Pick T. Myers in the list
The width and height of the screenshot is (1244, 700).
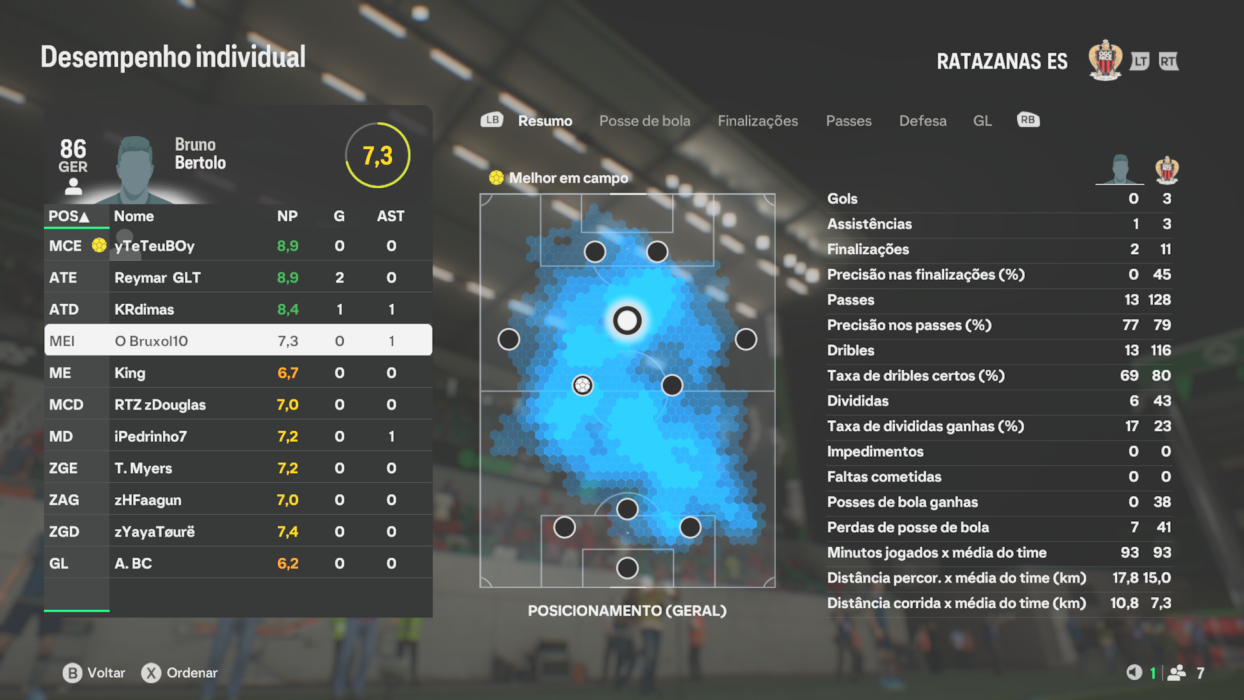point(238,468)
